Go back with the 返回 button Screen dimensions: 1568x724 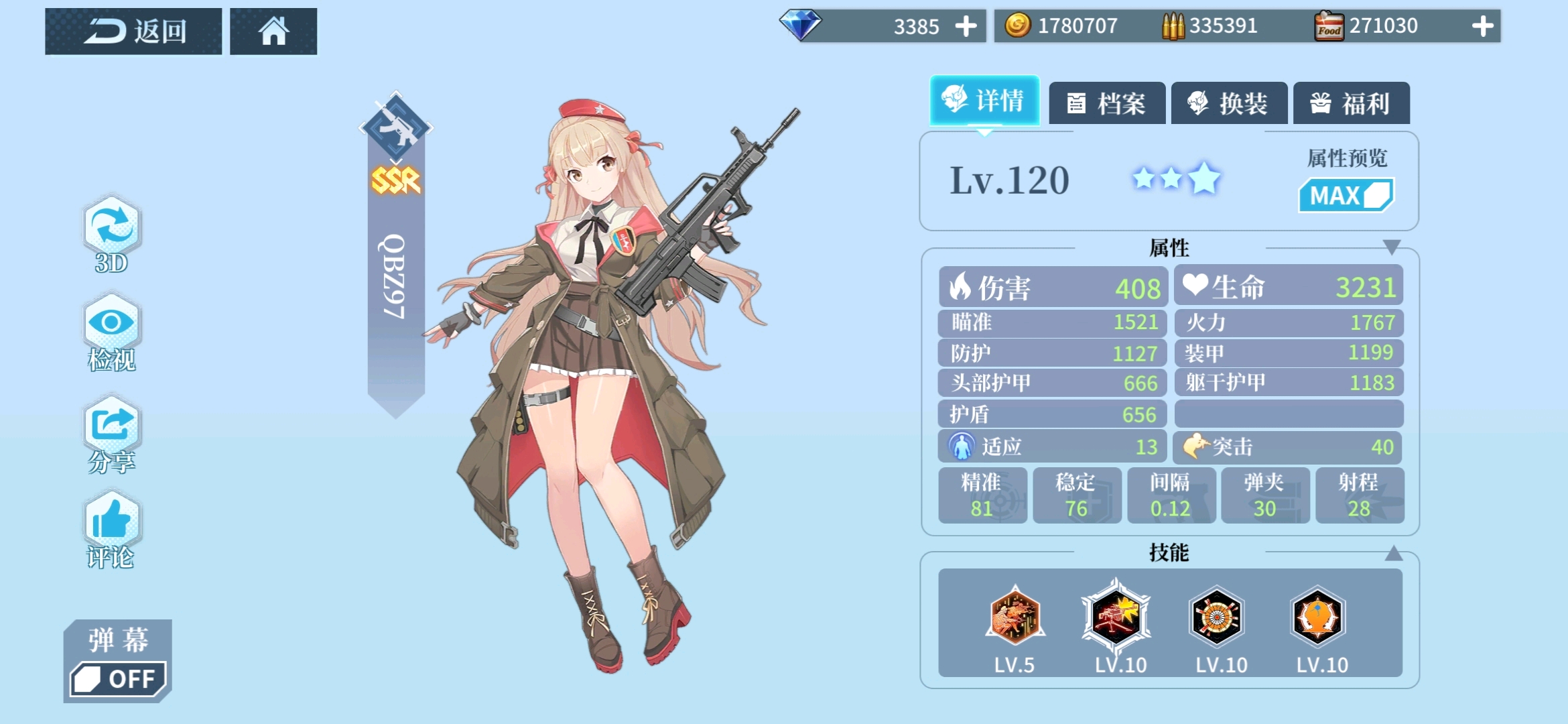click(x=133, y=31)
